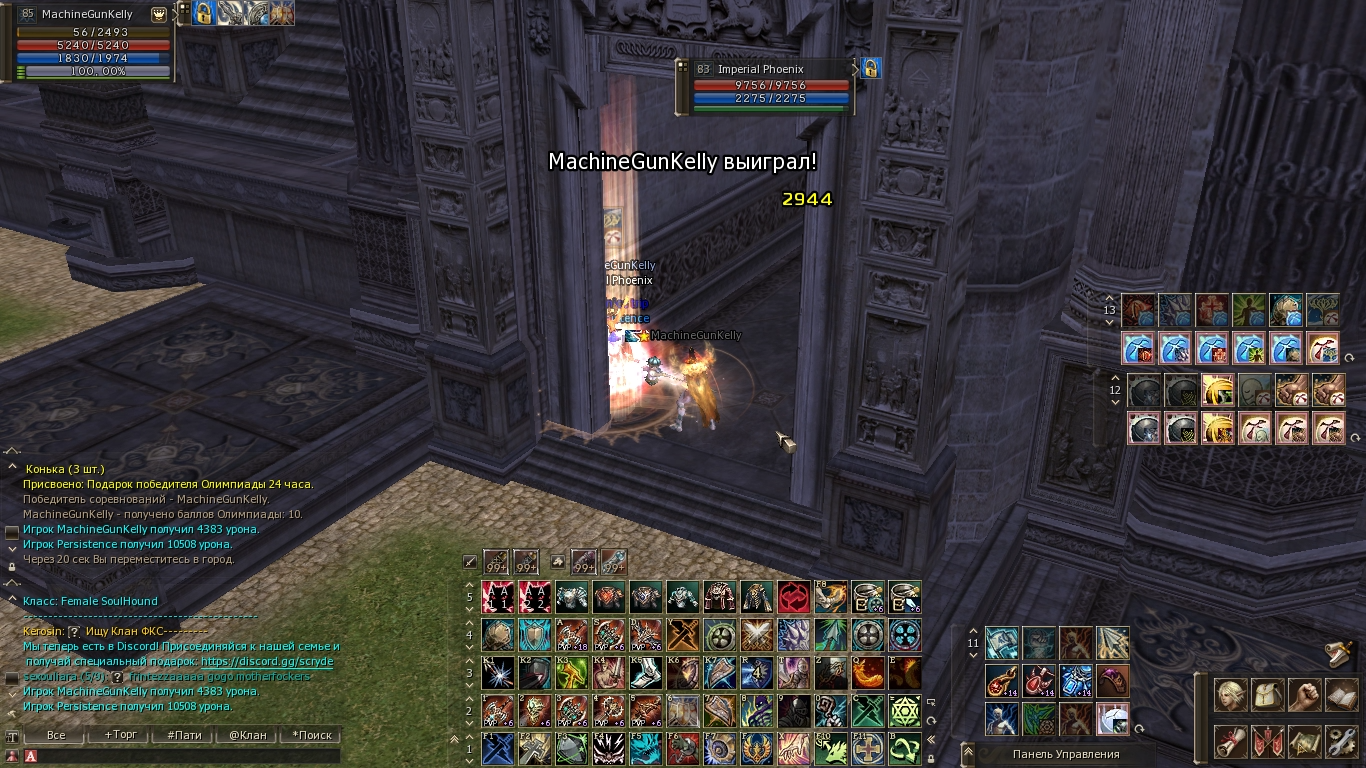Activate the F1 crossed blue swords skill
Screen dimensions: 1366x768
[x=498, y=748]
